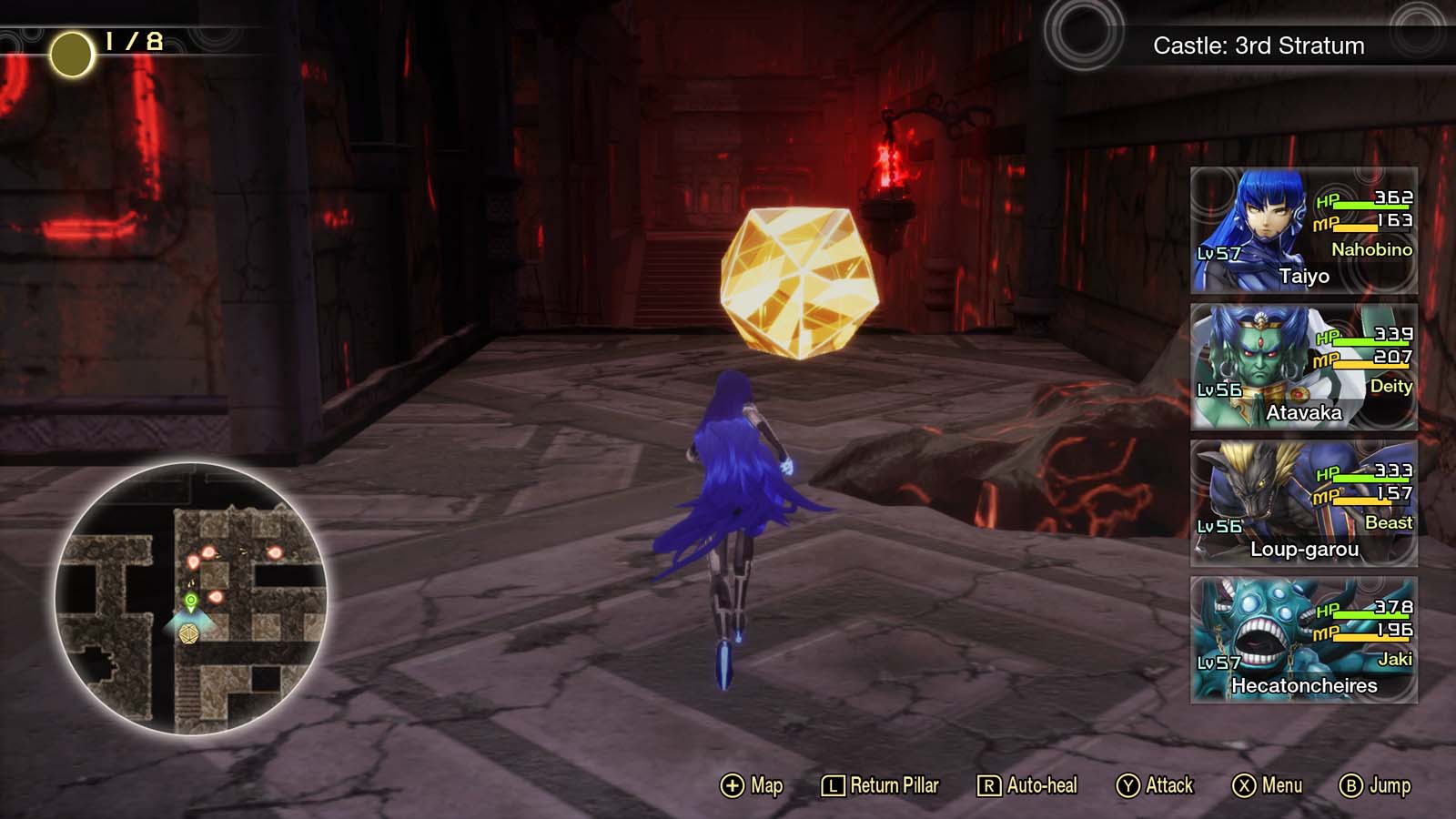Click the Nahobino character model
Viewport: 1456px width, 819px height.
(728, 500)
